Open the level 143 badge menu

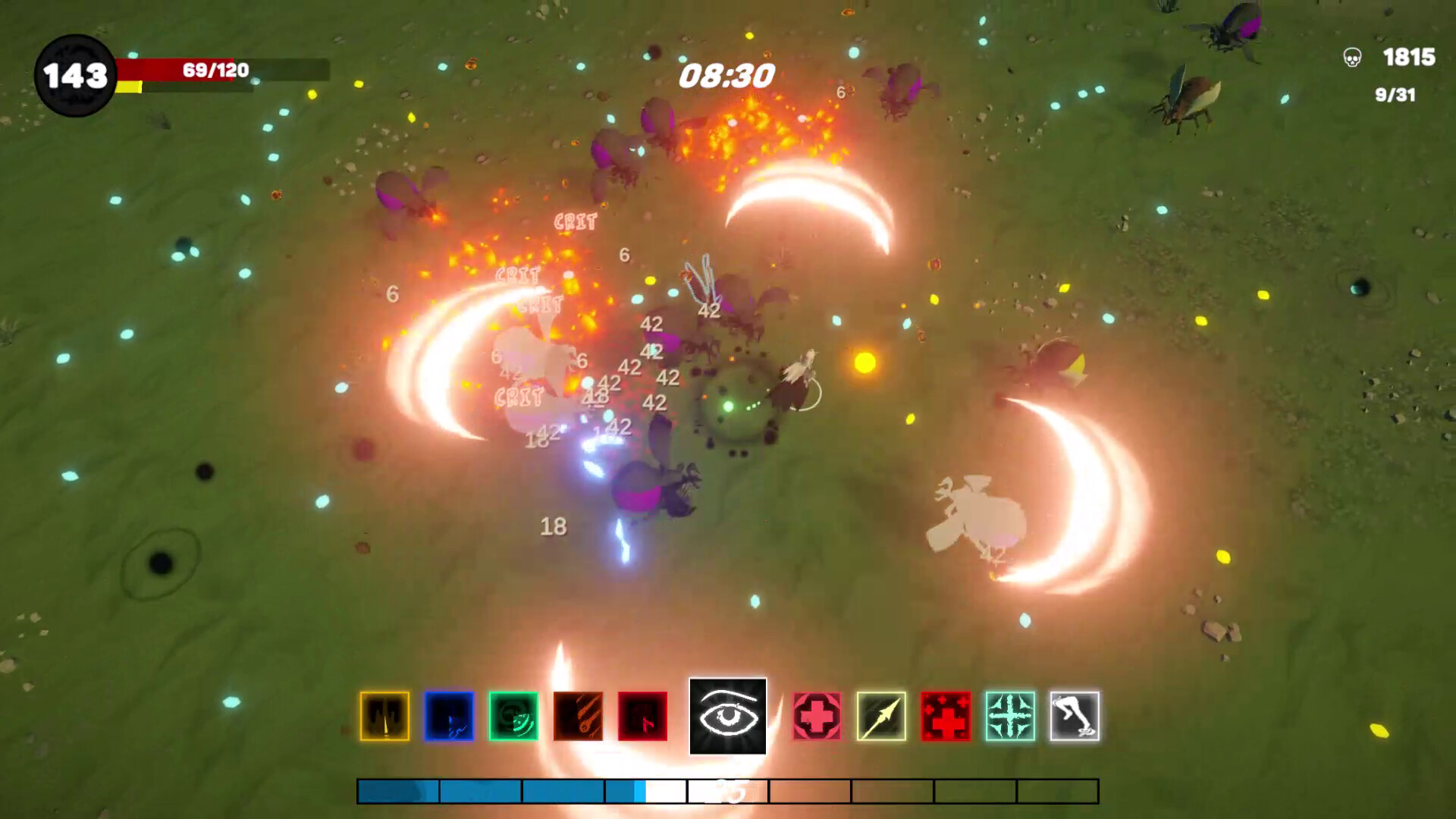click(x=76, y=74)
